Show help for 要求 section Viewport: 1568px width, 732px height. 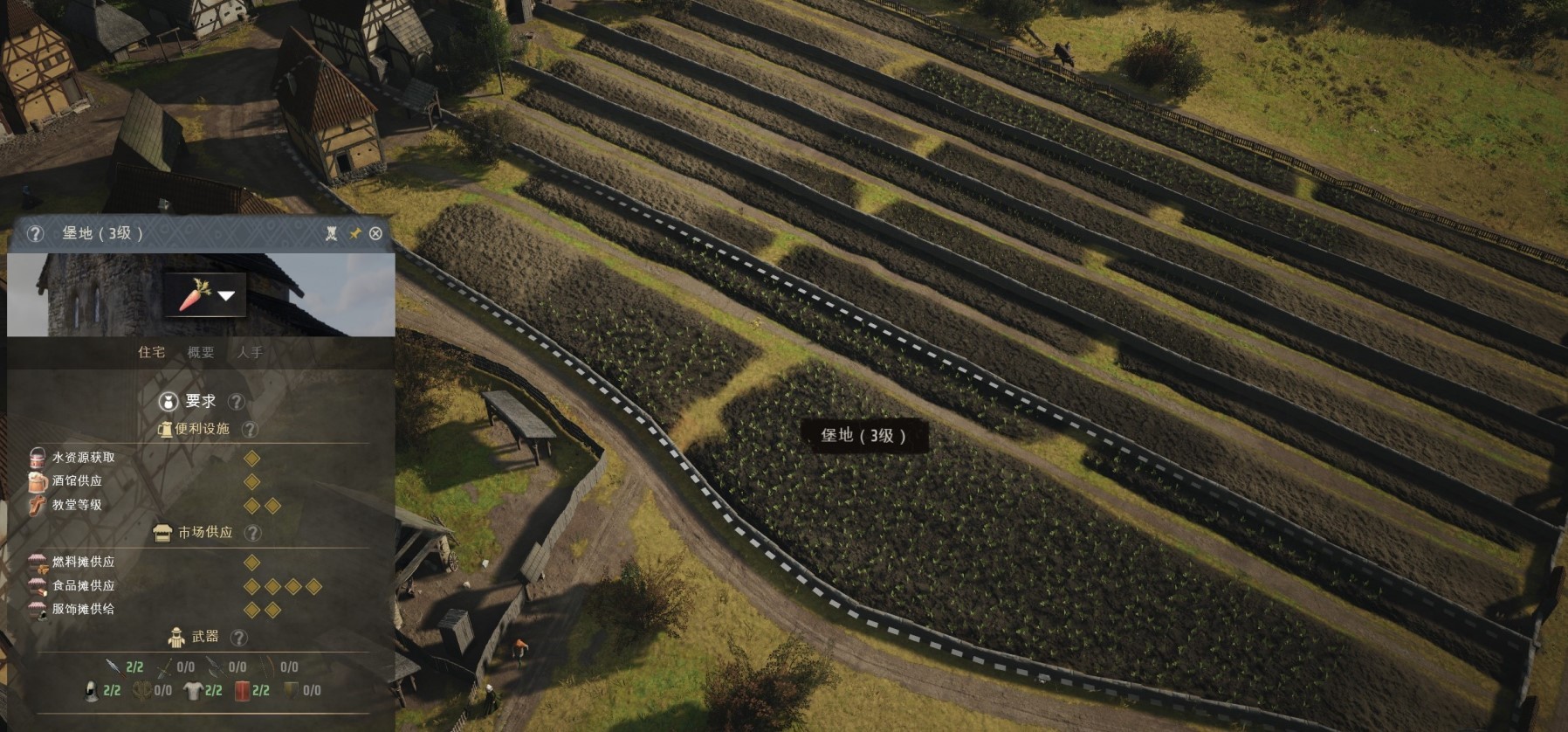[x=236, y=402]
